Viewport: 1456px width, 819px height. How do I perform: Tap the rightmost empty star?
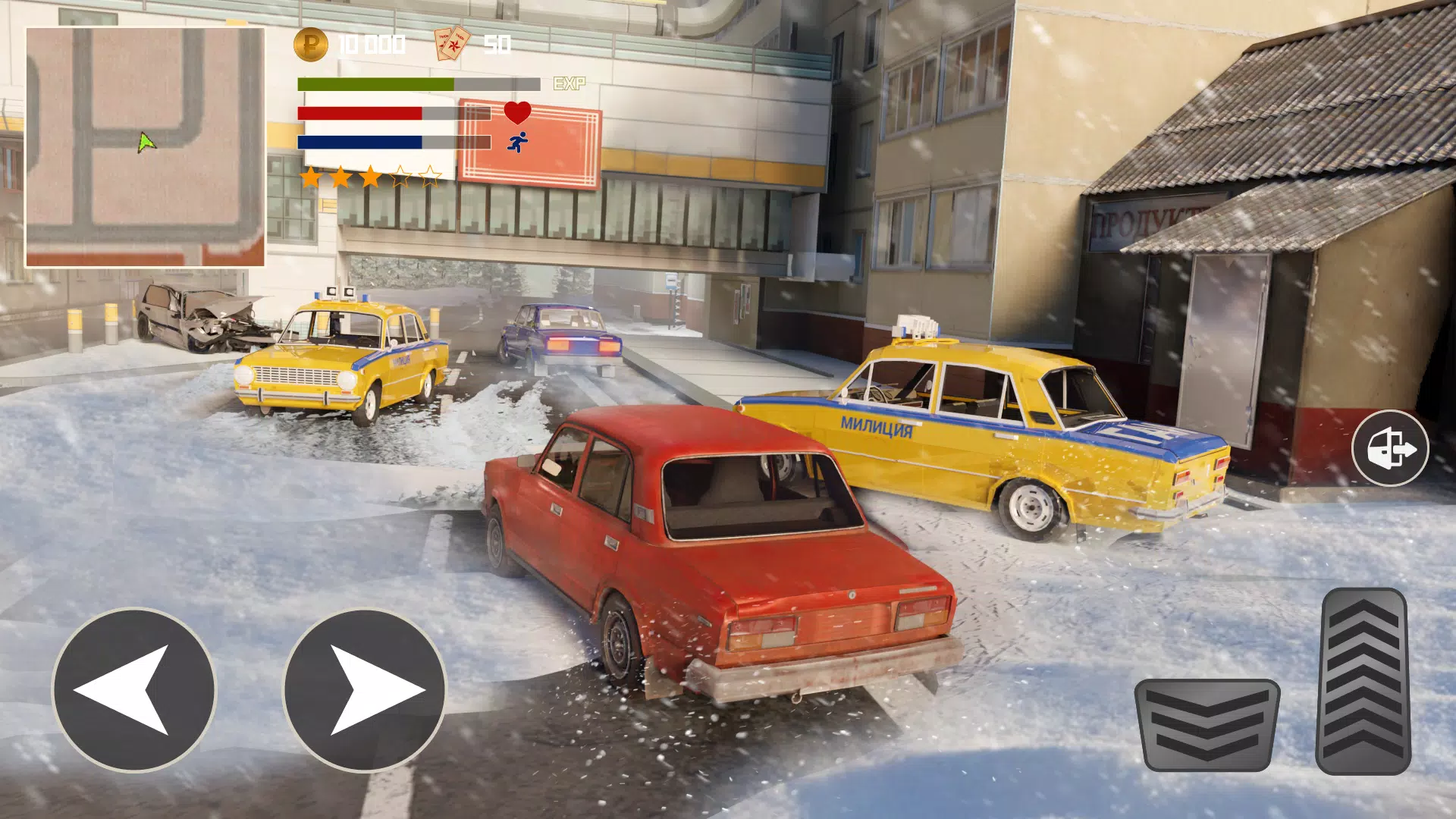430,175
